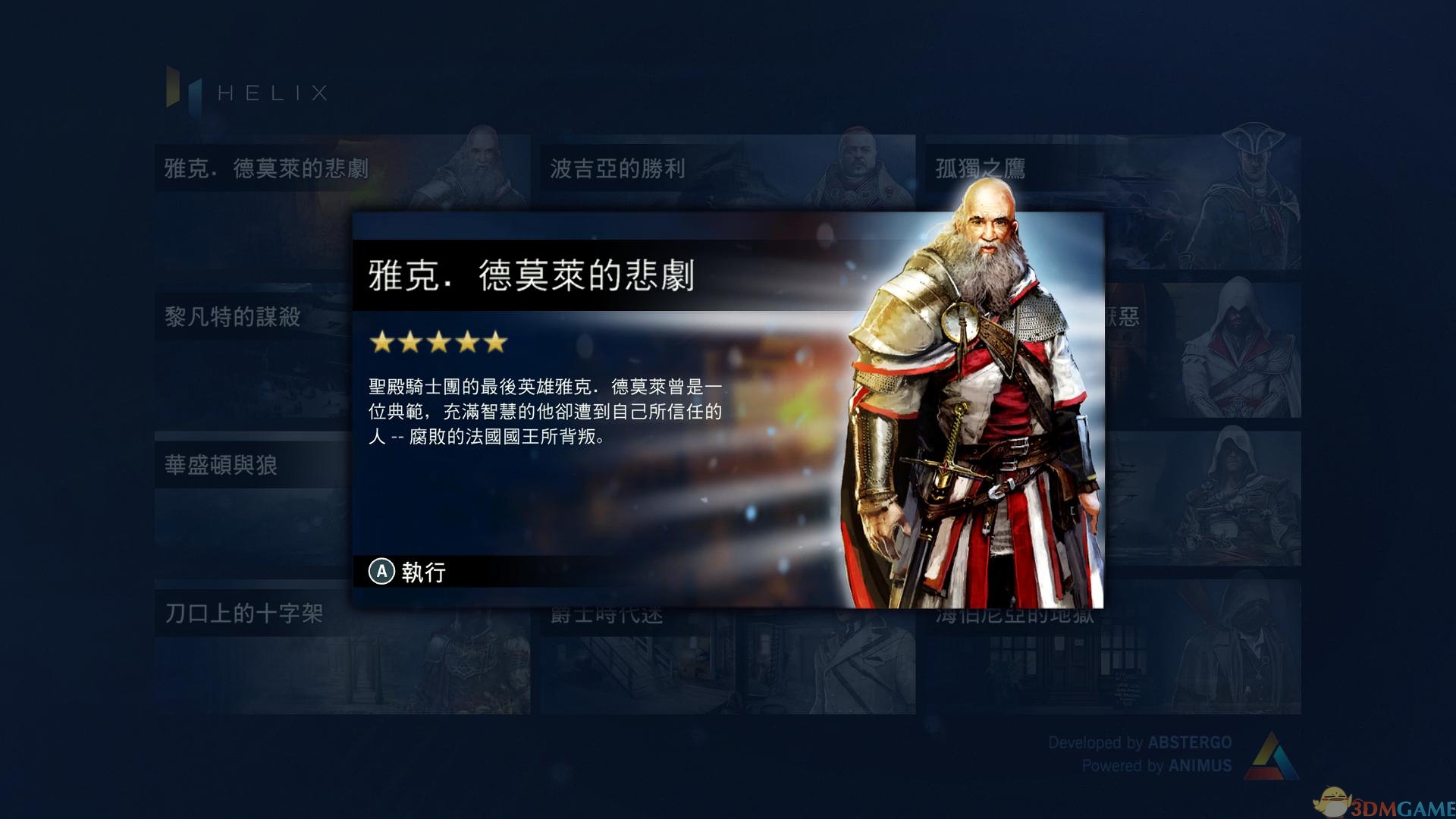Screen dimensions: 1456x819
Task: Click the Developed by ABSTERGO text
Action: (x=1140, y=742)
